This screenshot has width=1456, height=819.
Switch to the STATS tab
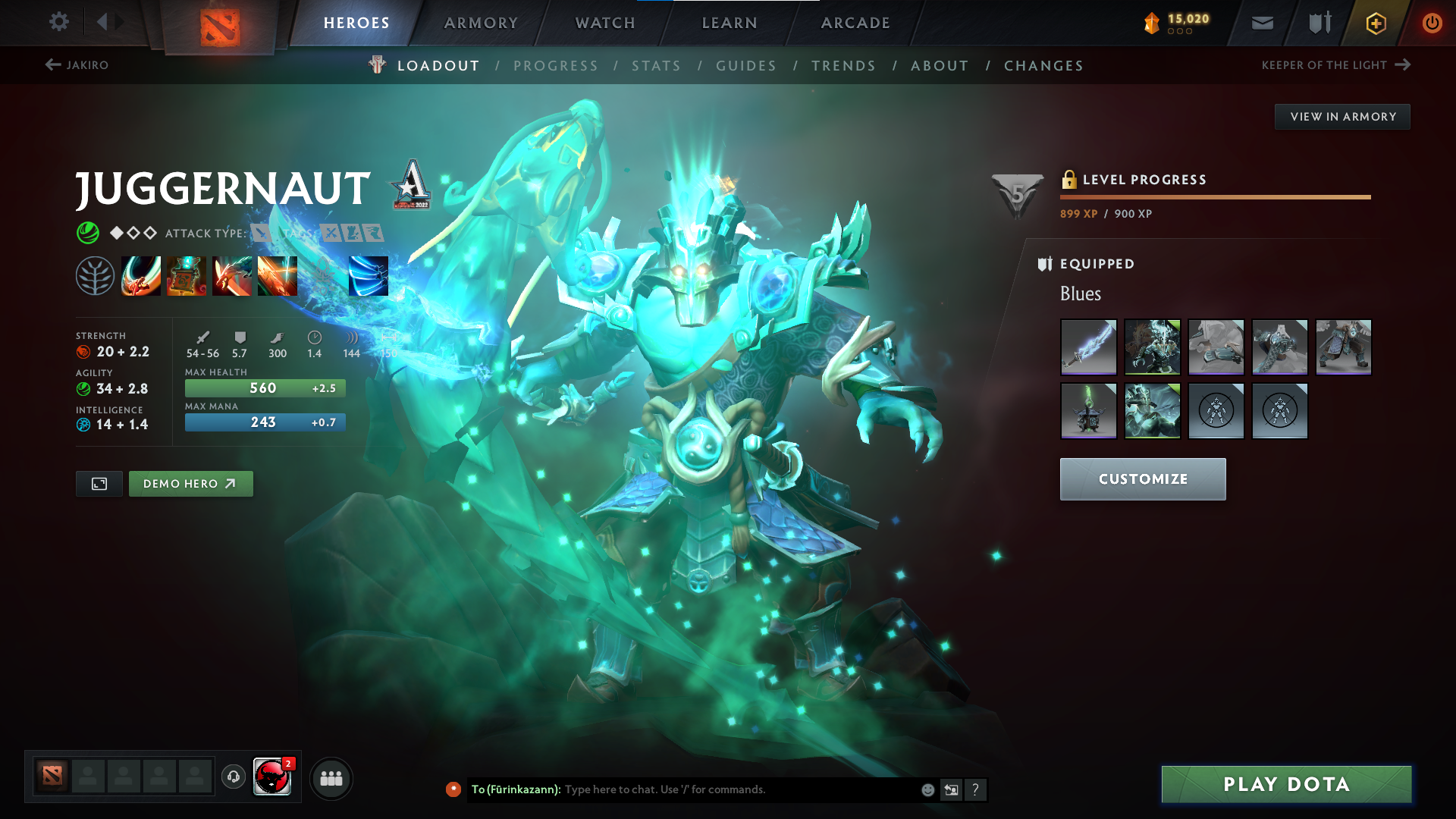click(x=656, y=65)
